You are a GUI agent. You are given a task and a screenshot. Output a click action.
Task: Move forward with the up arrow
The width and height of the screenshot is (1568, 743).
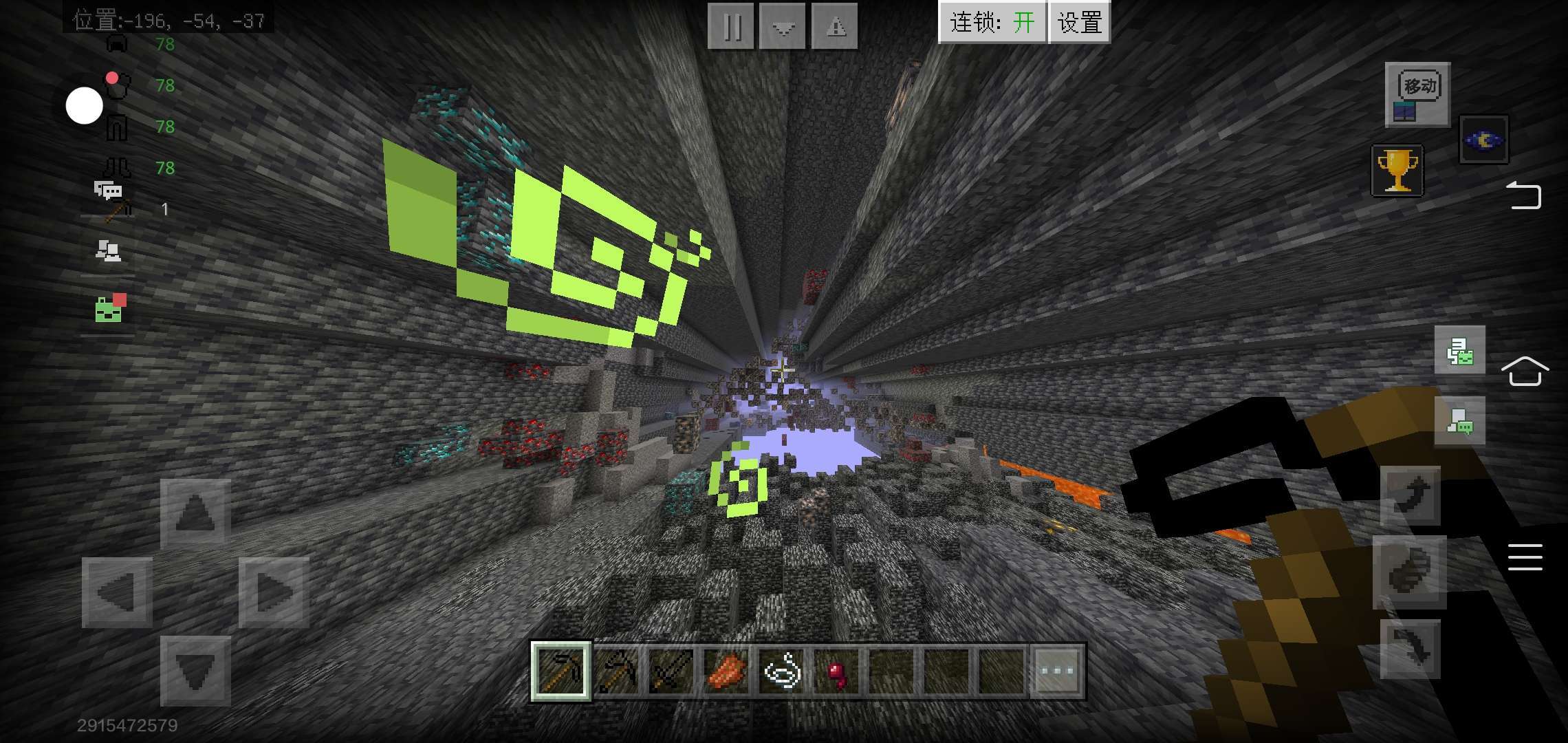click(x=195, y=514)
